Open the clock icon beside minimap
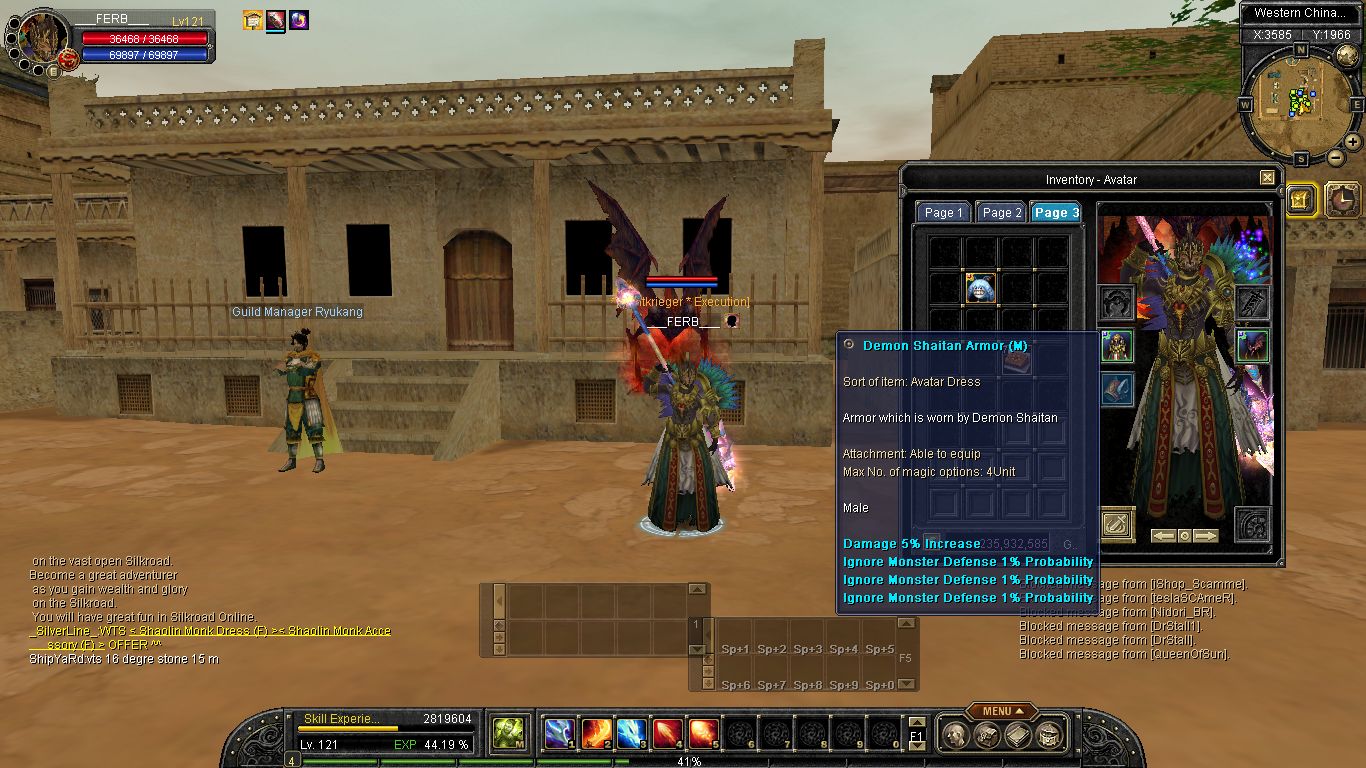The width and height of the screenshot is (1366, 768). [1342, 200]
